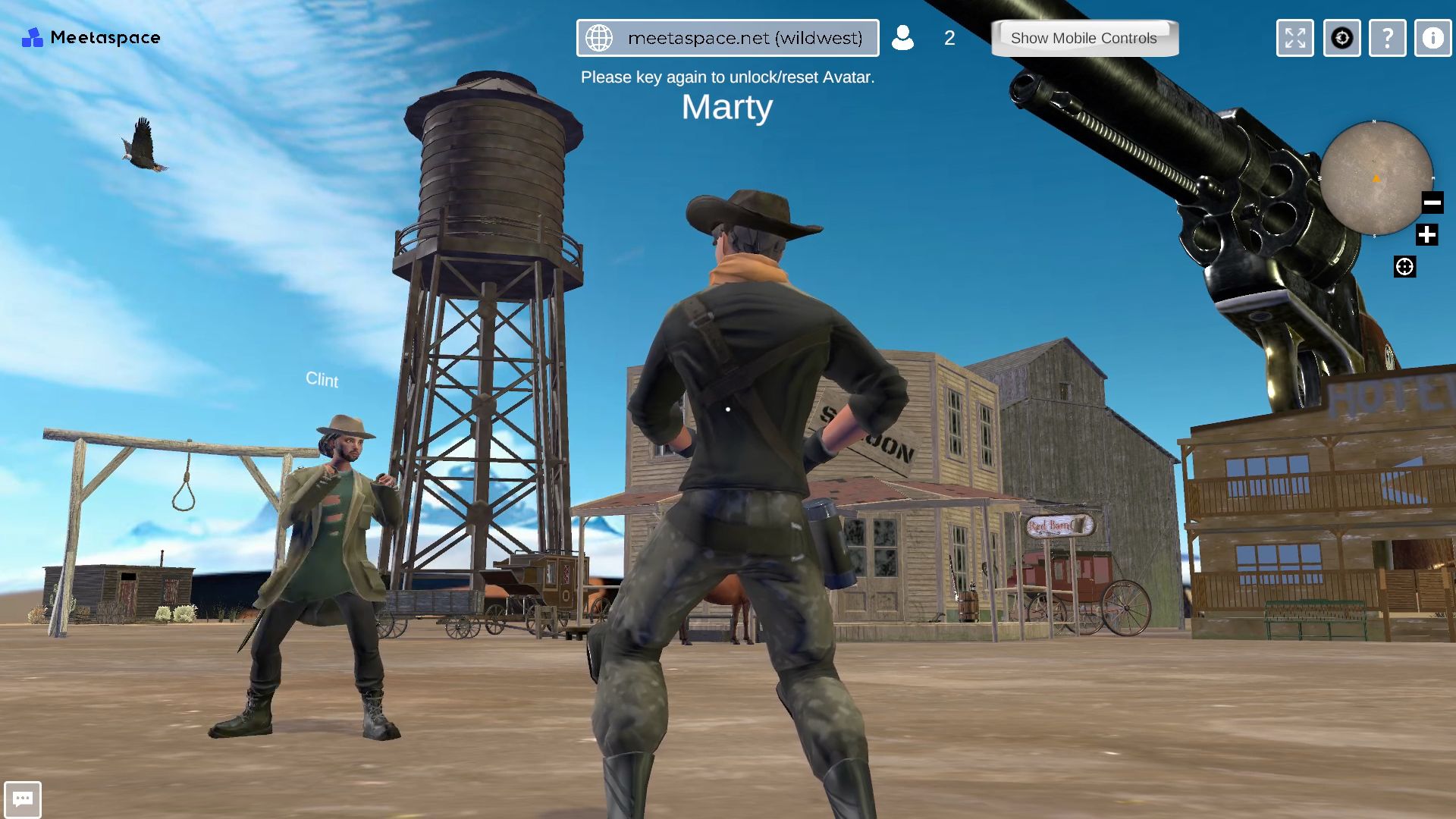
Task: Enter fullscreen using the expand-arrows icon
Action: coord(1294,38)
